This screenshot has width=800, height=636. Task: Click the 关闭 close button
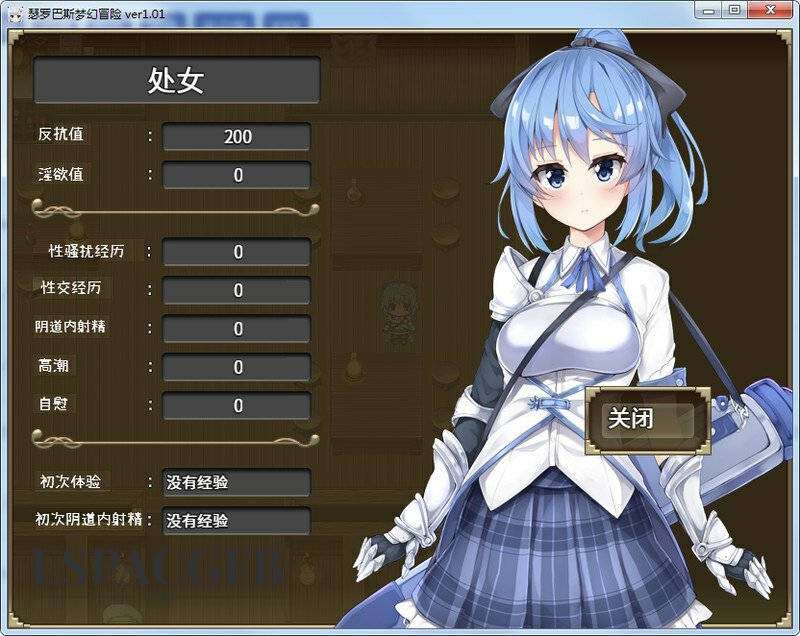647,419
